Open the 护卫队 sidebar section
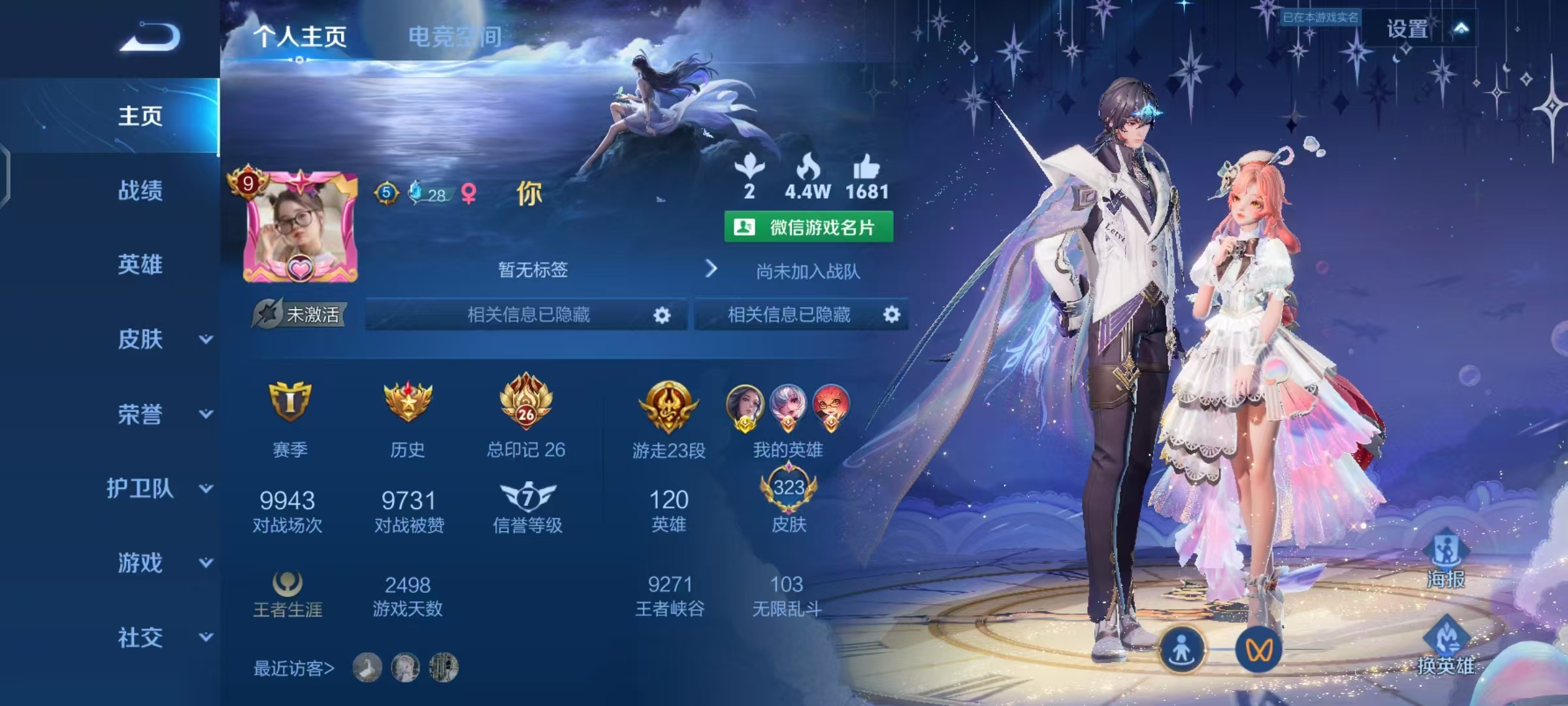This screenshot has width=1568, height=706. 159,488
